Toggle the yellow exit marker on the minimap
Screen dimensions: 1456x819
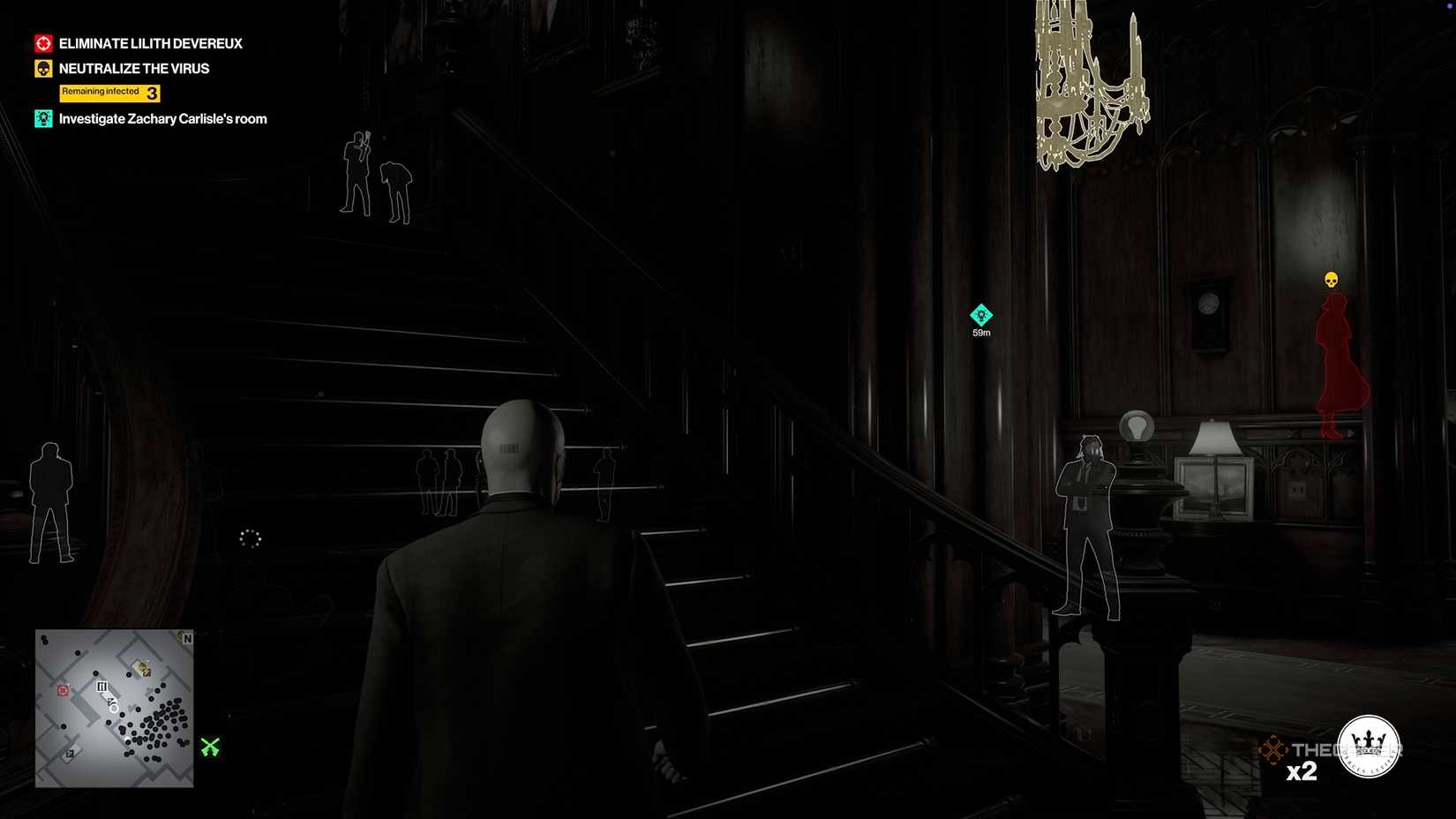click(141, 668)
